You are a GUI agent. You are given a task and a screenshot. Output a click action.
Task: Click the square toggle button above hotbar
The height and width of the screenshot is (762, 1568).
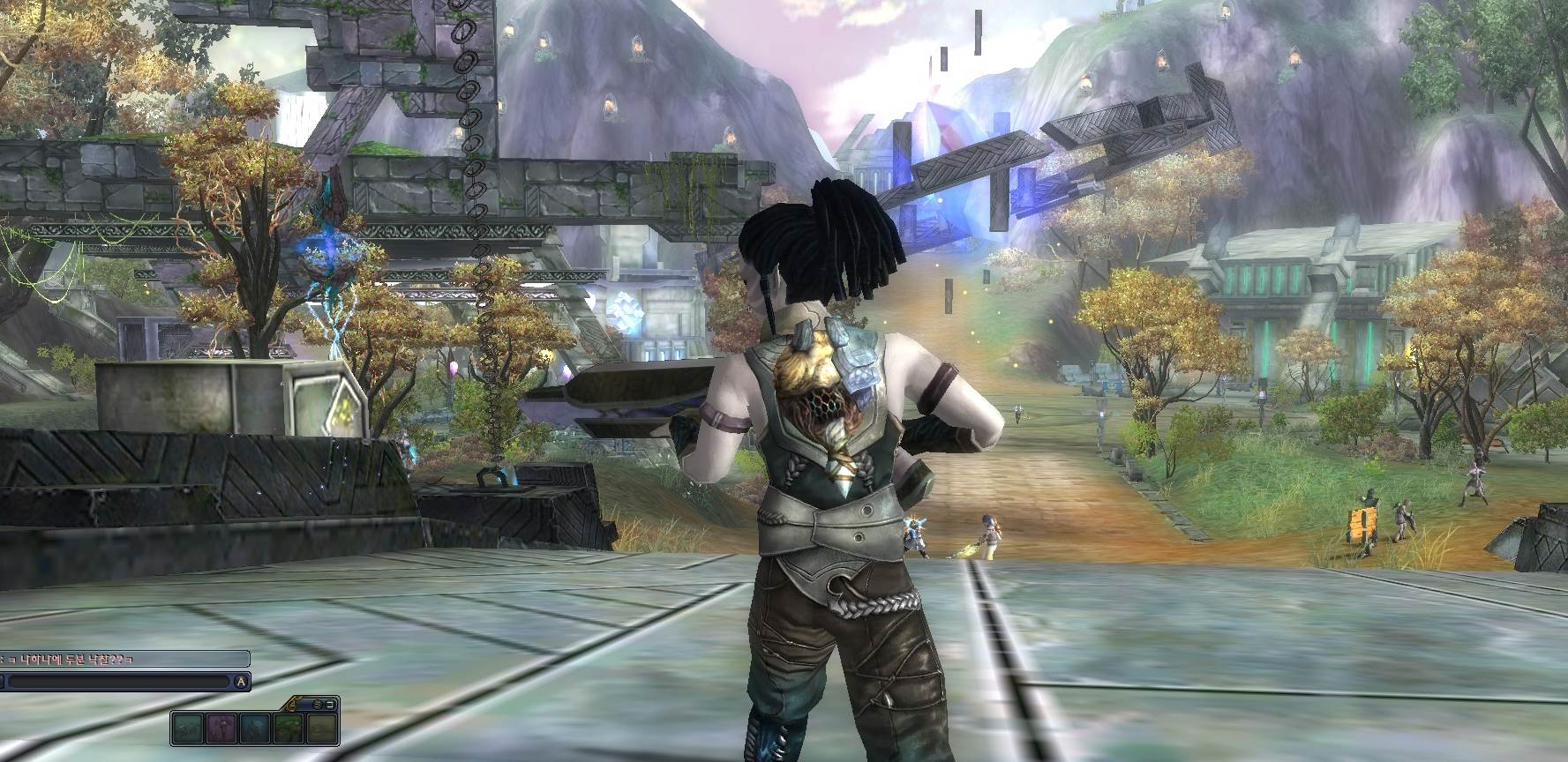331,704
